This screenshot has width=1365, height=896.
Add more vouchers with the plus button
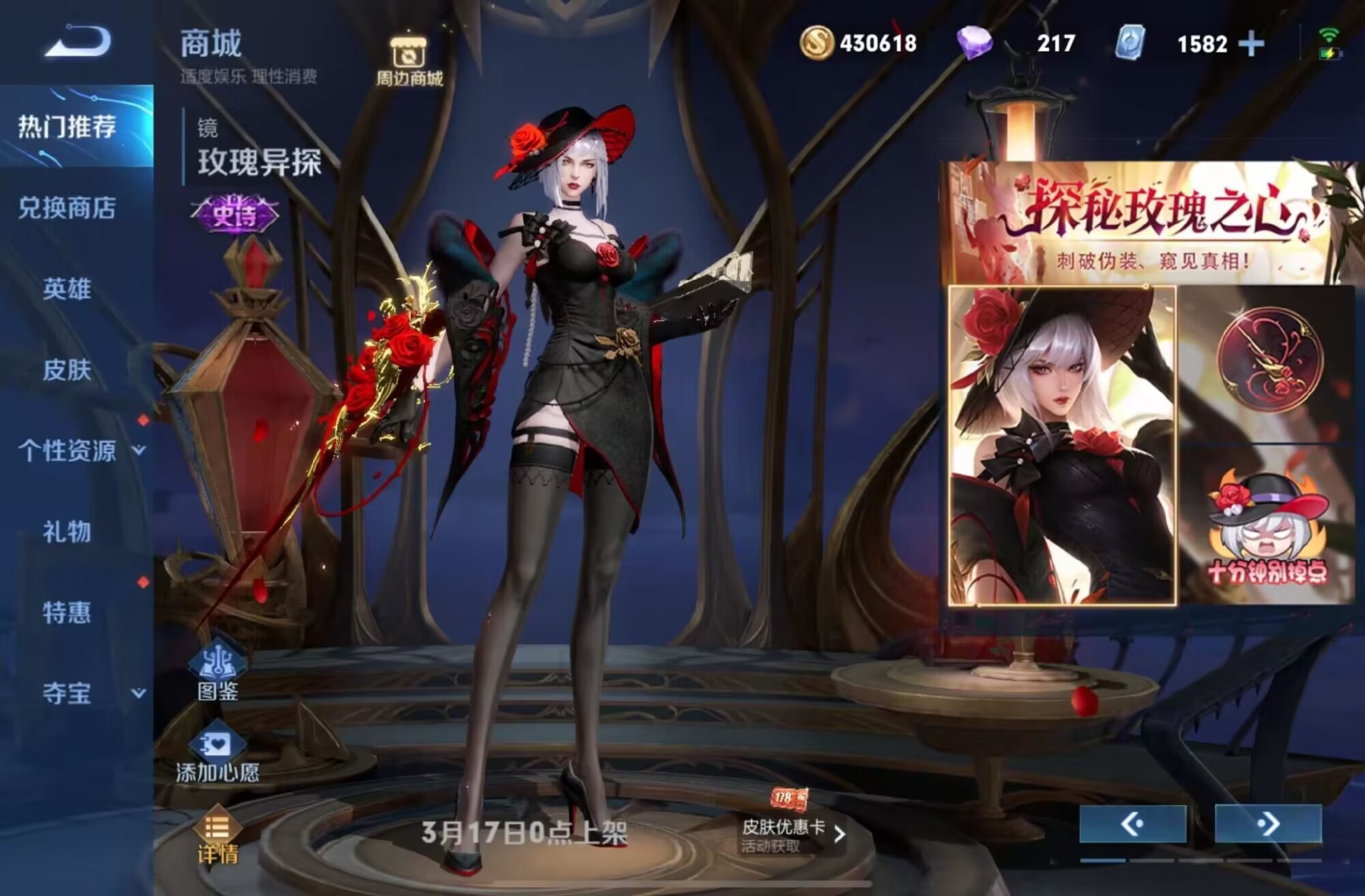tap(1251, 44)
